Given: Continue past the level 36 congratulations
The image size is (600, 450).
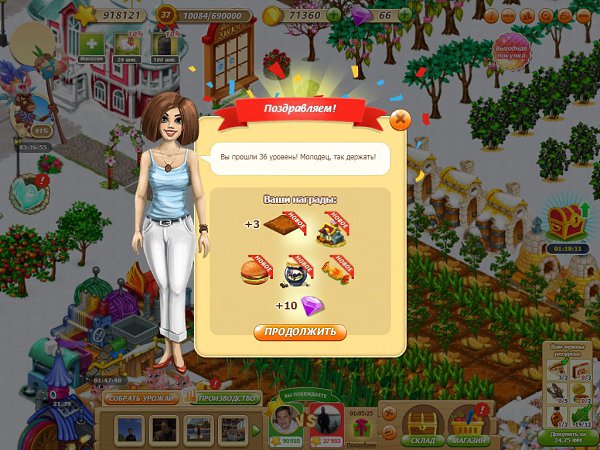Looking at the screenshot, I should (300, 332).
